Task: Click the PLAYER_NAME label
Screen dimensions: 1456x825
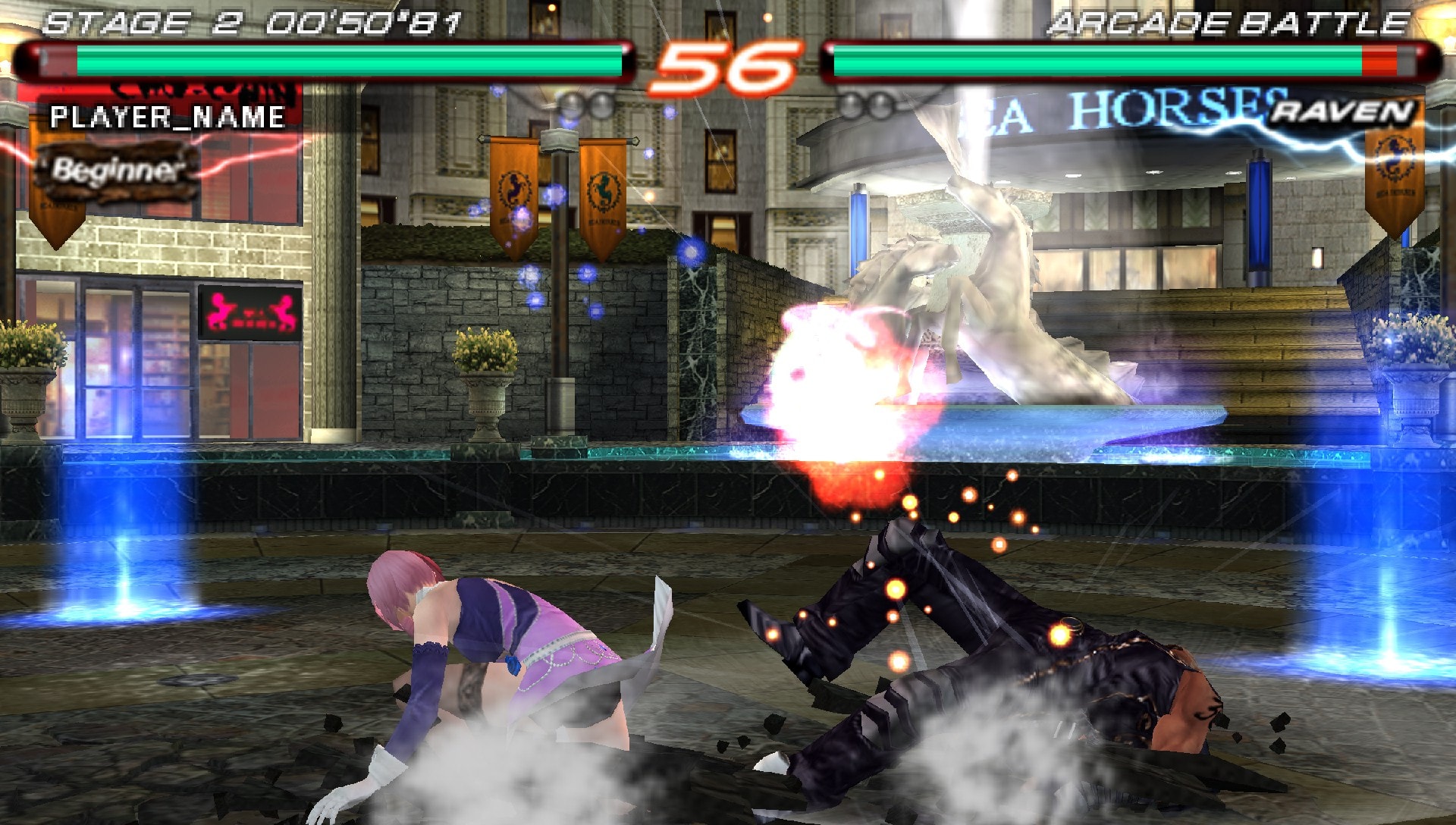Action: pos(167,118)
